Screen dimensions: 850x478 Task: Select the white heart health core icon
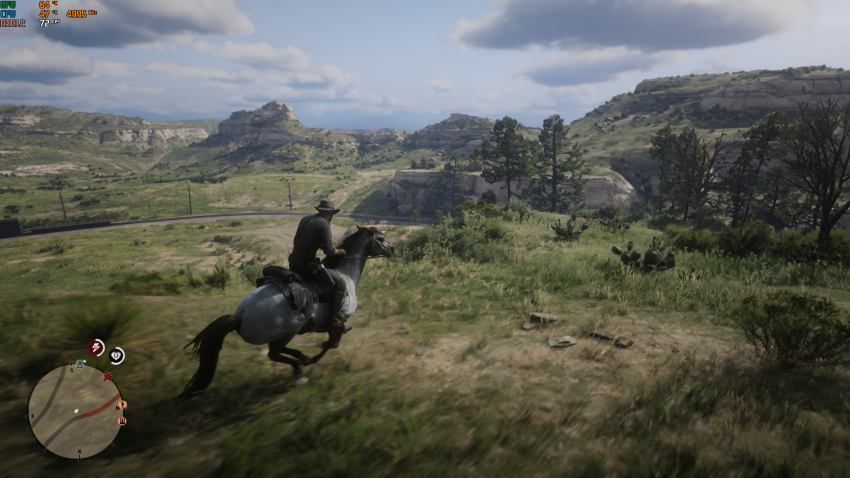coord(117,355)
